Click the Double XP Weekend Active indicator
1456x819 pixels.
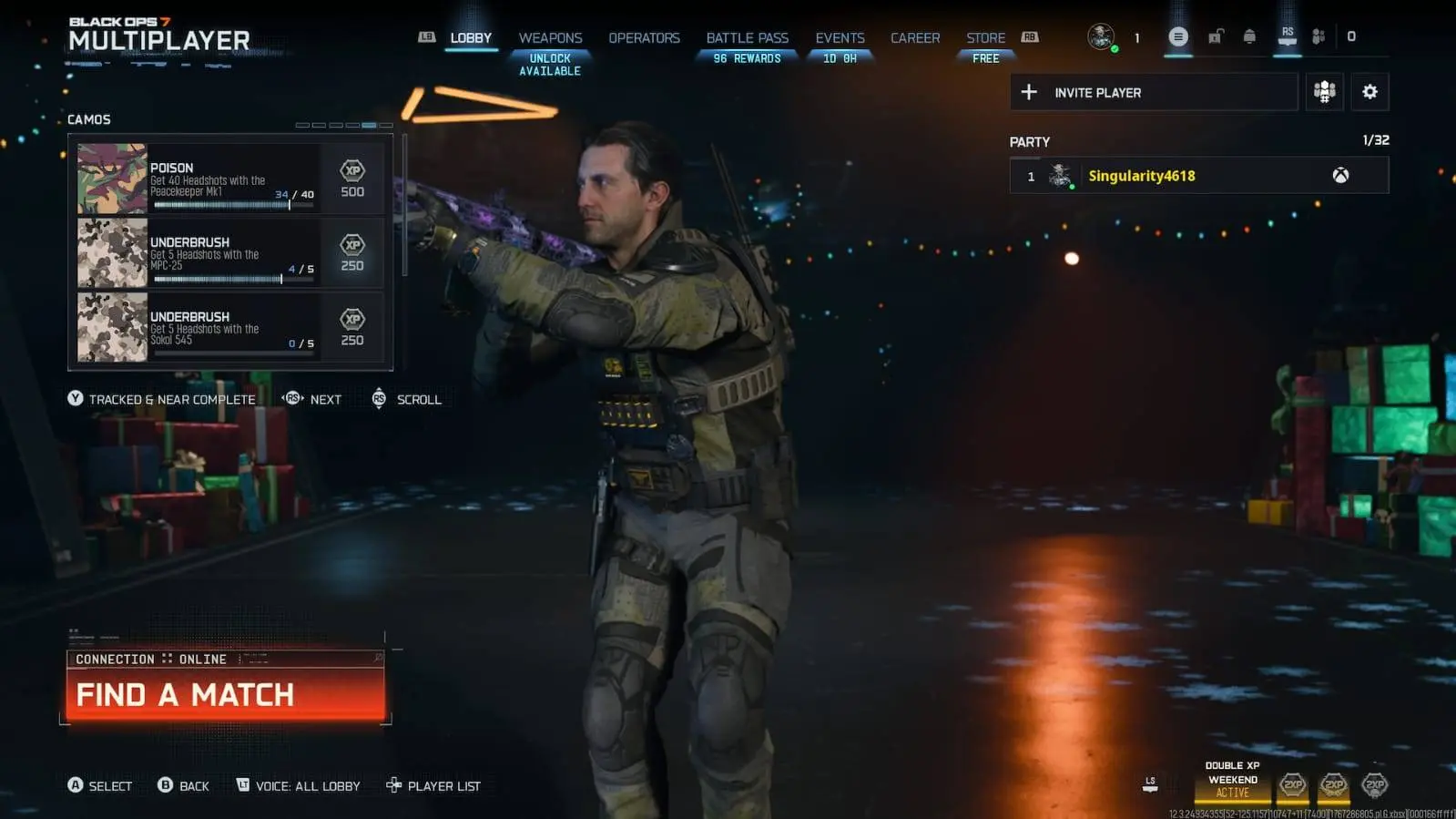click(x=1231, y=780)
